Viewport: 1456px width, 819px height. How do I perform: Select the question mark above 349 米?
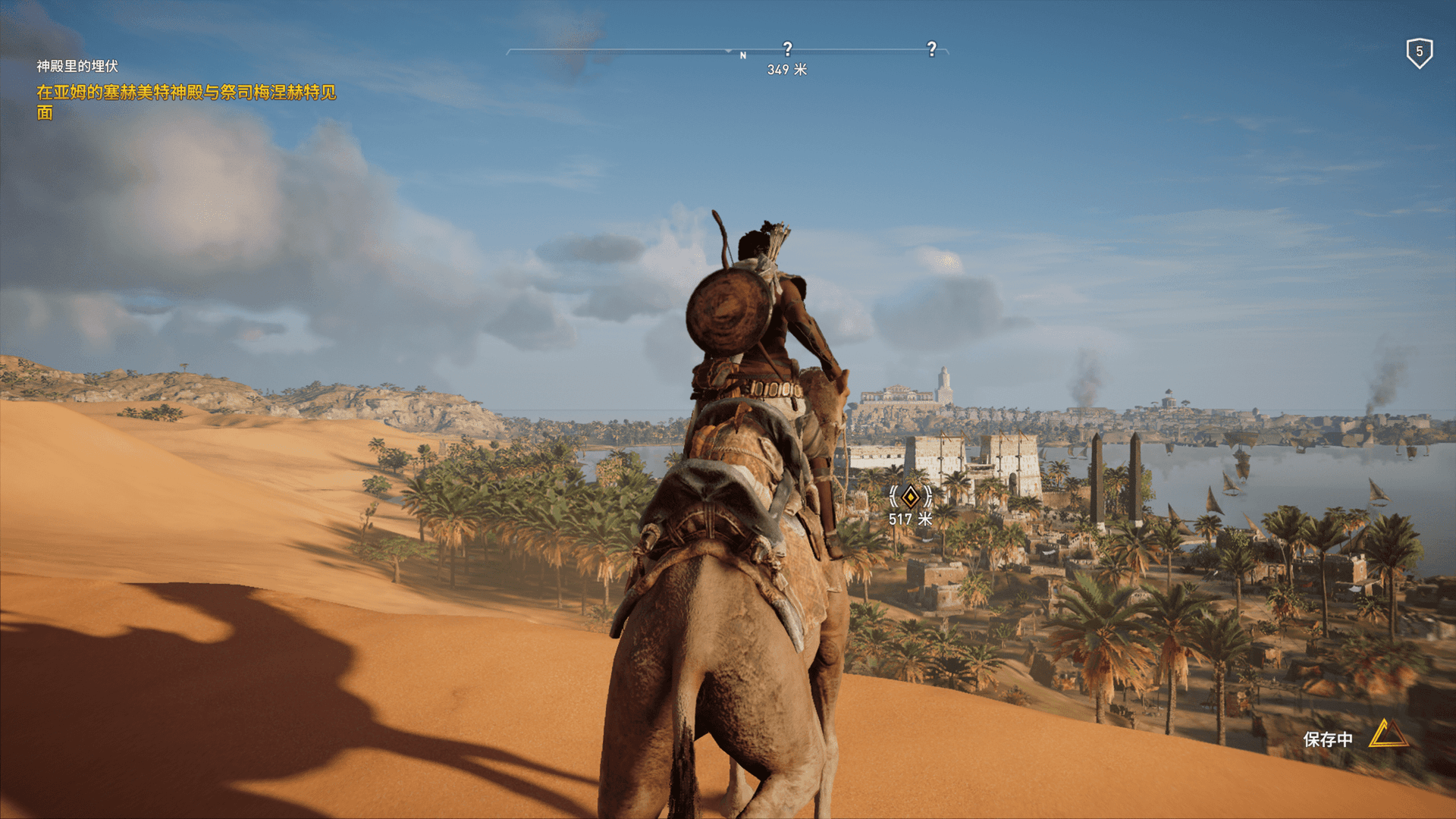click(787, 49)
